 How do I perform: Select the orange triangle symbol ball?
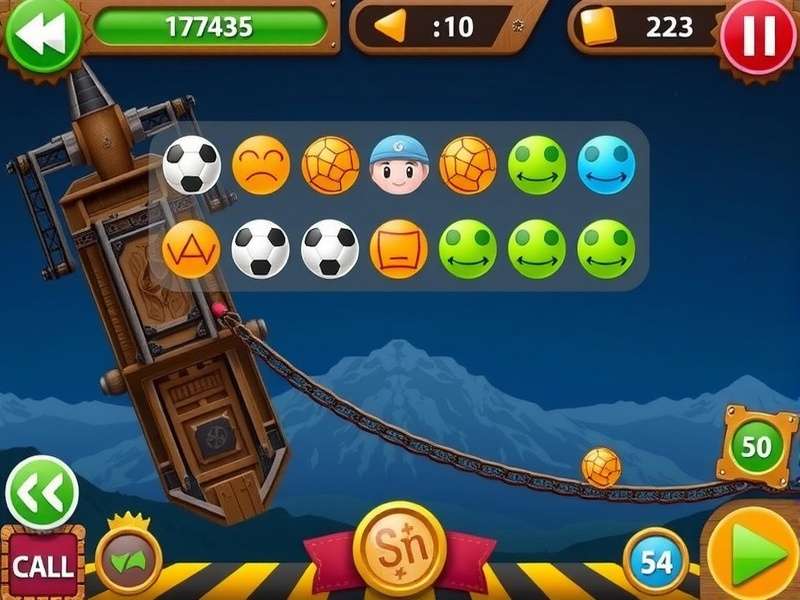tap(191, 249)
